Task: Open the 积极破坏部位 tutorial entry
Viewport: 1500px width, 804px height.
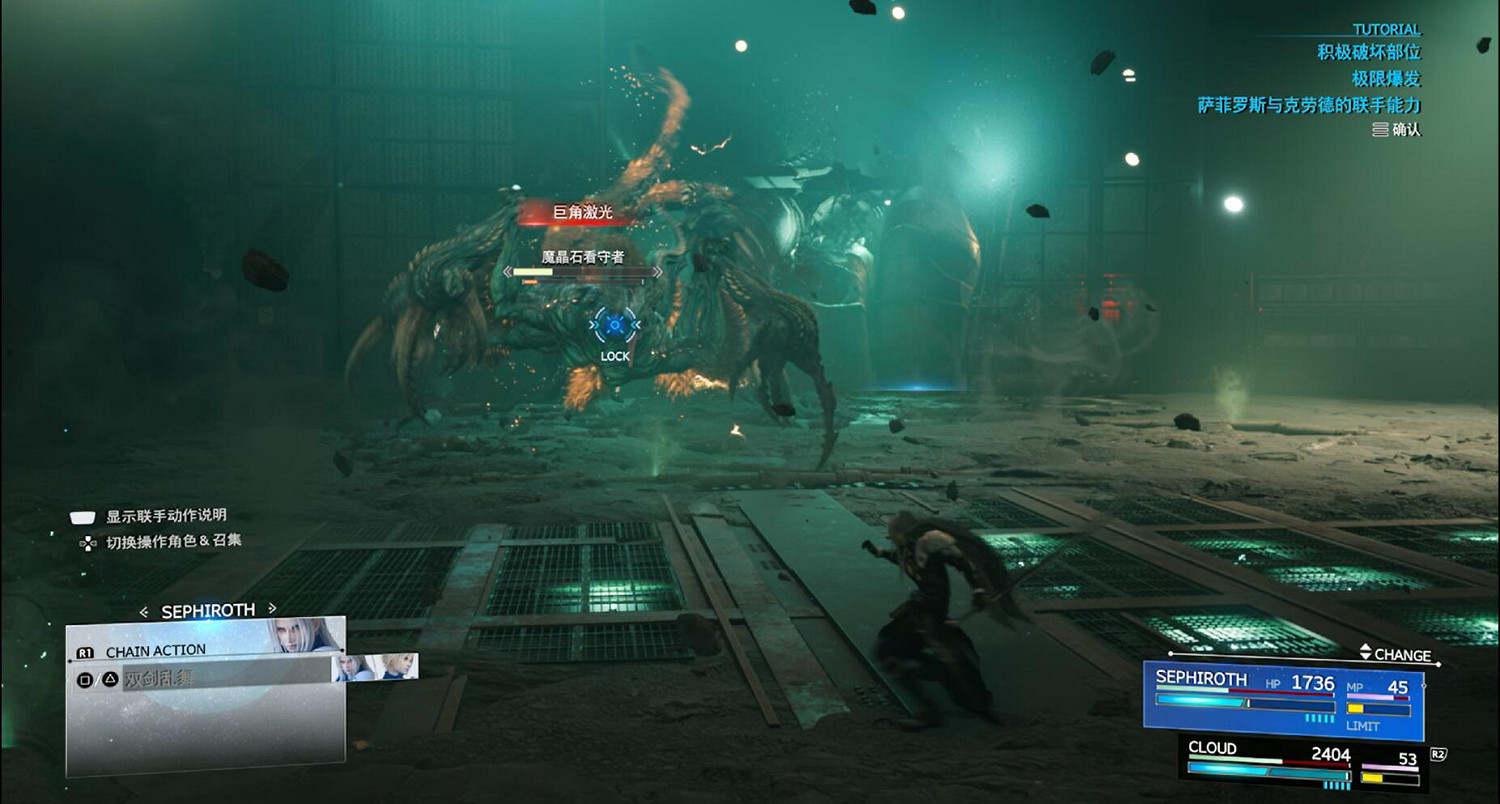Action: pos(1368,52)
